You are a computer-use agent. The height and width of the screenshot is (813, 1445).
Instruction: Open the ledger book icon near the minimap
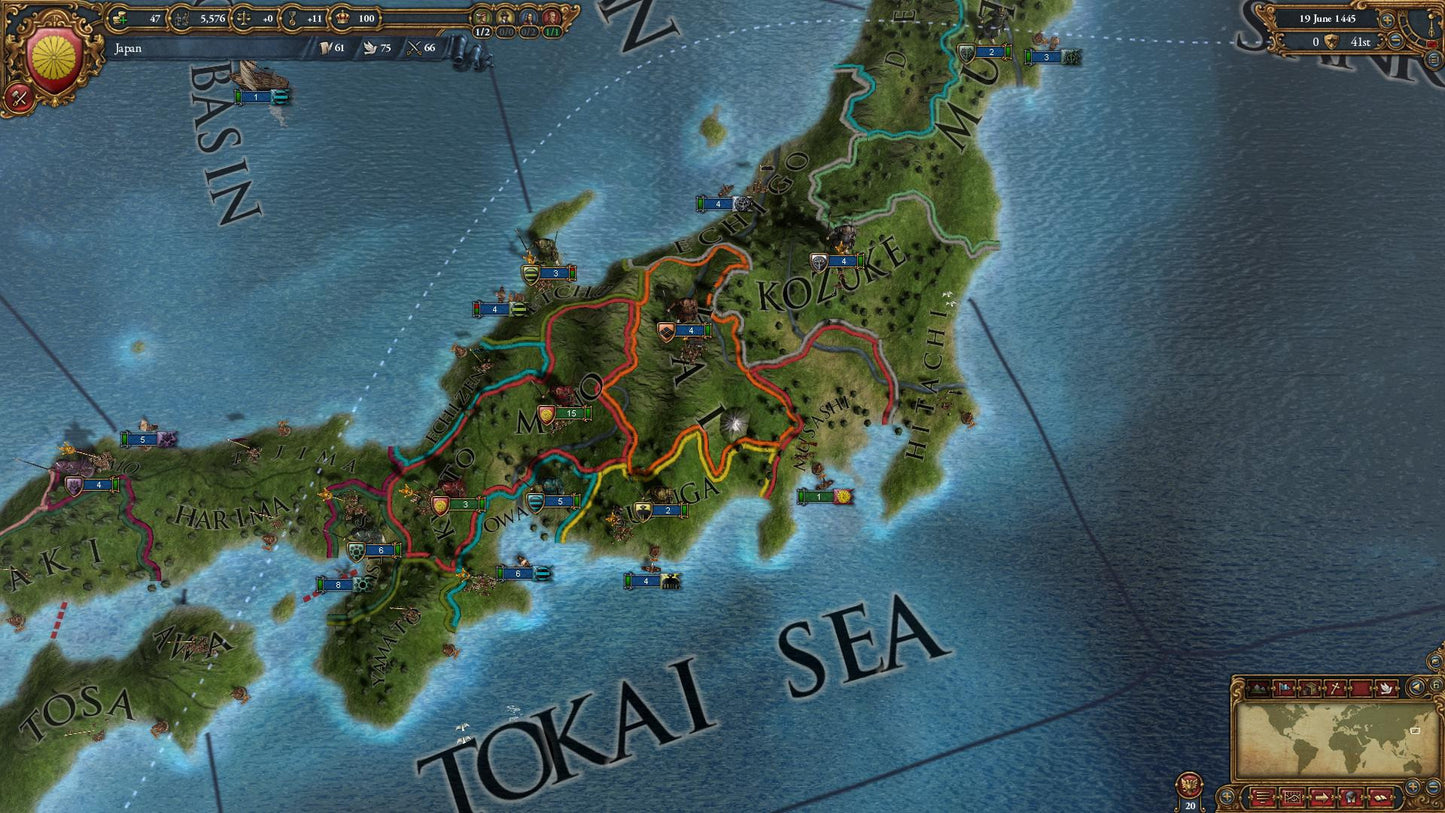(x=1380, y=798)
